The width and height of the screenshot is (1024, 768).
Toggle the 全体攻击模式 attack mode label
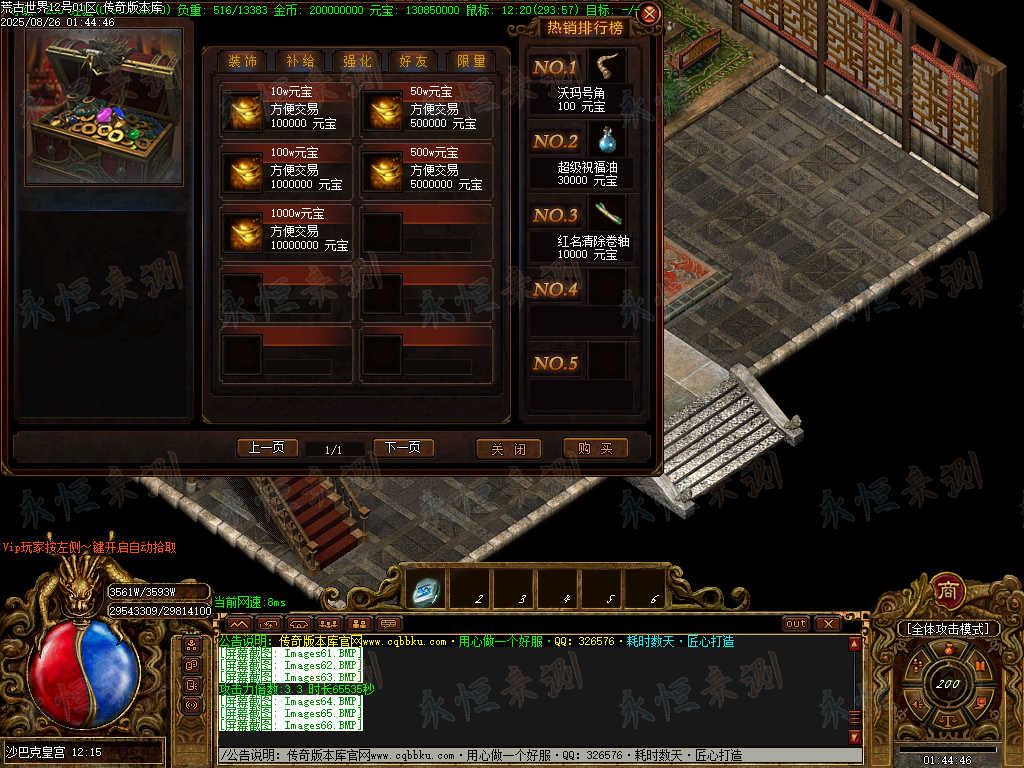tap(947, 629)
